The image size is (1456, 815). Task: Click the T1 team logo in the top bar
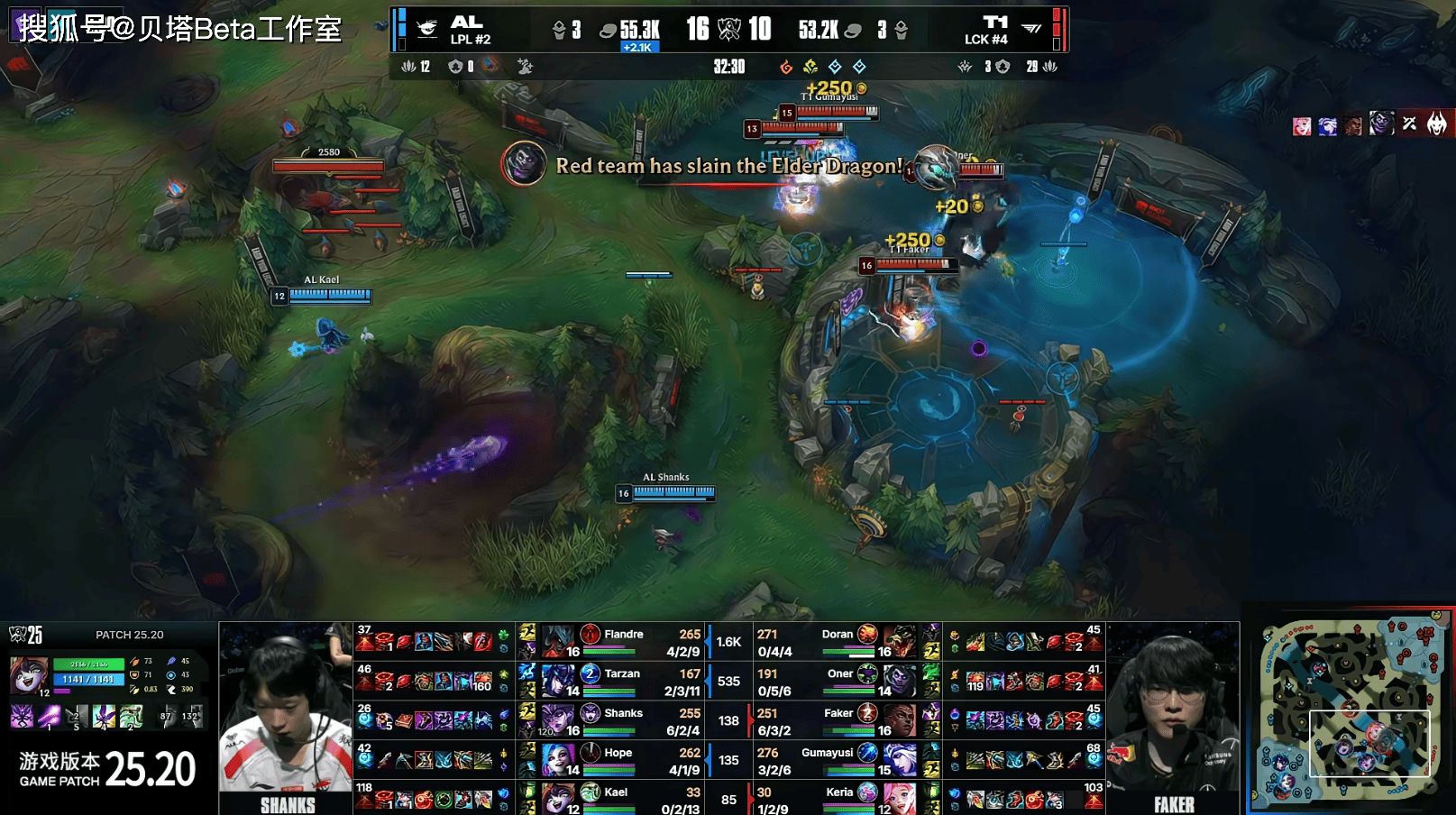point(1032,30)
